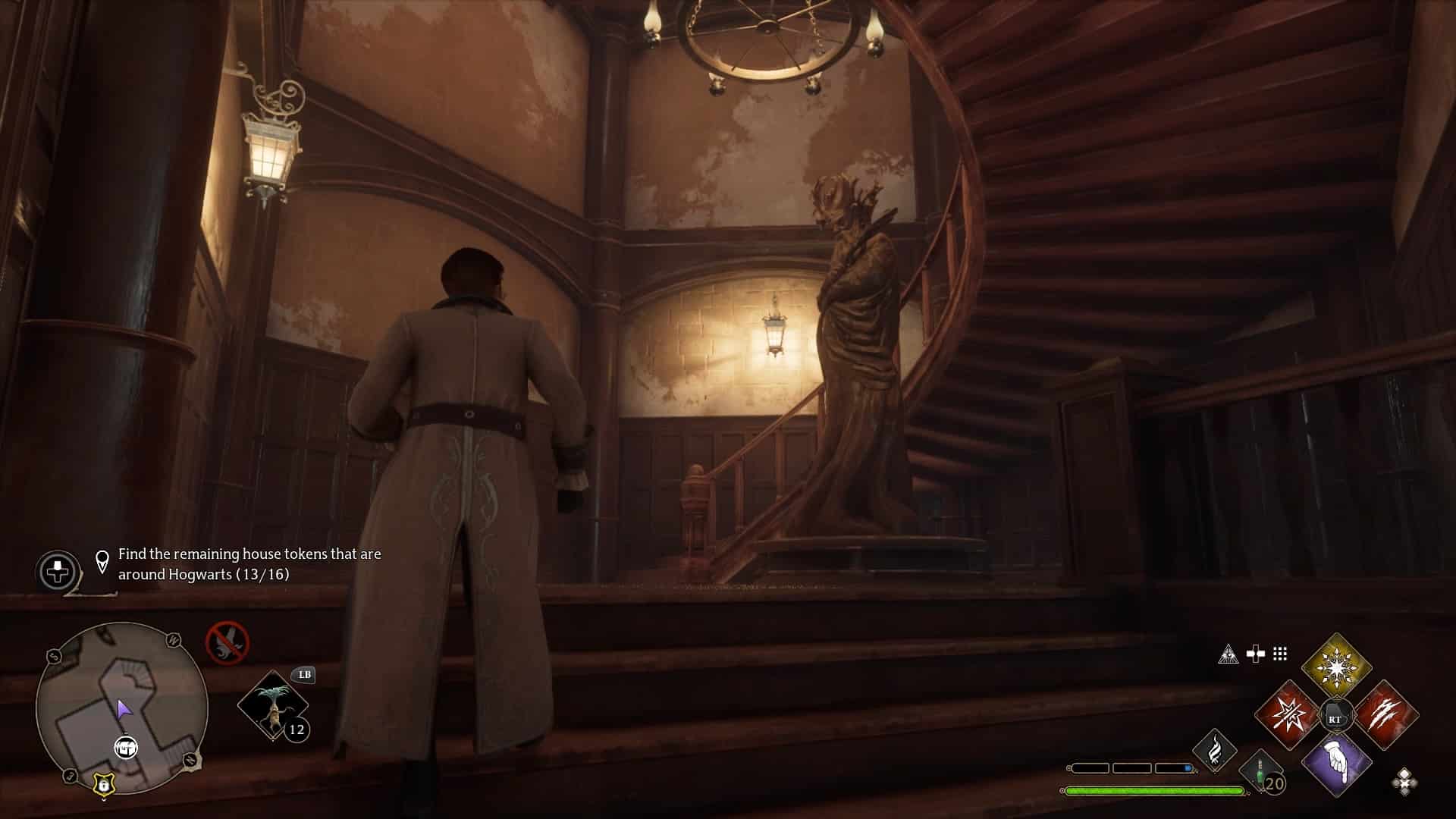Image resolution: width=1456 pixels, height=819 pixels.
Task: Trigger the ancient magic flame icon
Action: coord(1214,750)
